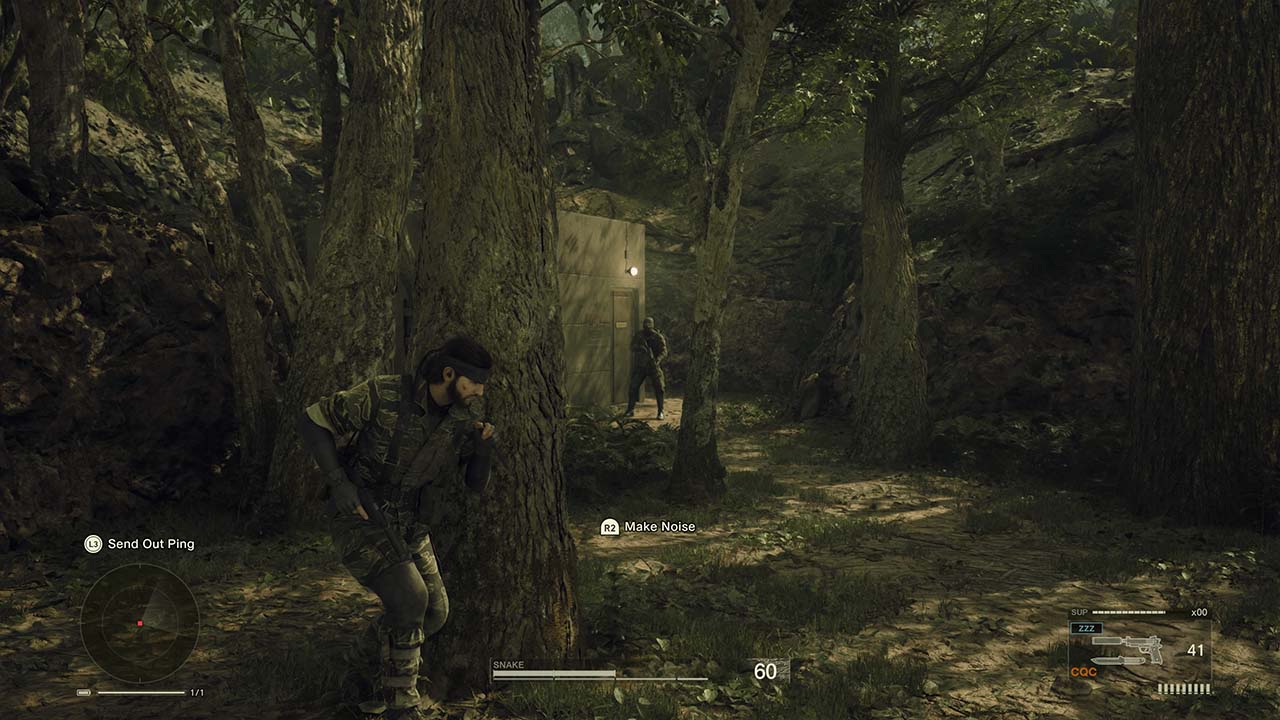Click the orange CQC label
The height and width of the screenshot is (720, 1280).
click(x=1083, y=672)
